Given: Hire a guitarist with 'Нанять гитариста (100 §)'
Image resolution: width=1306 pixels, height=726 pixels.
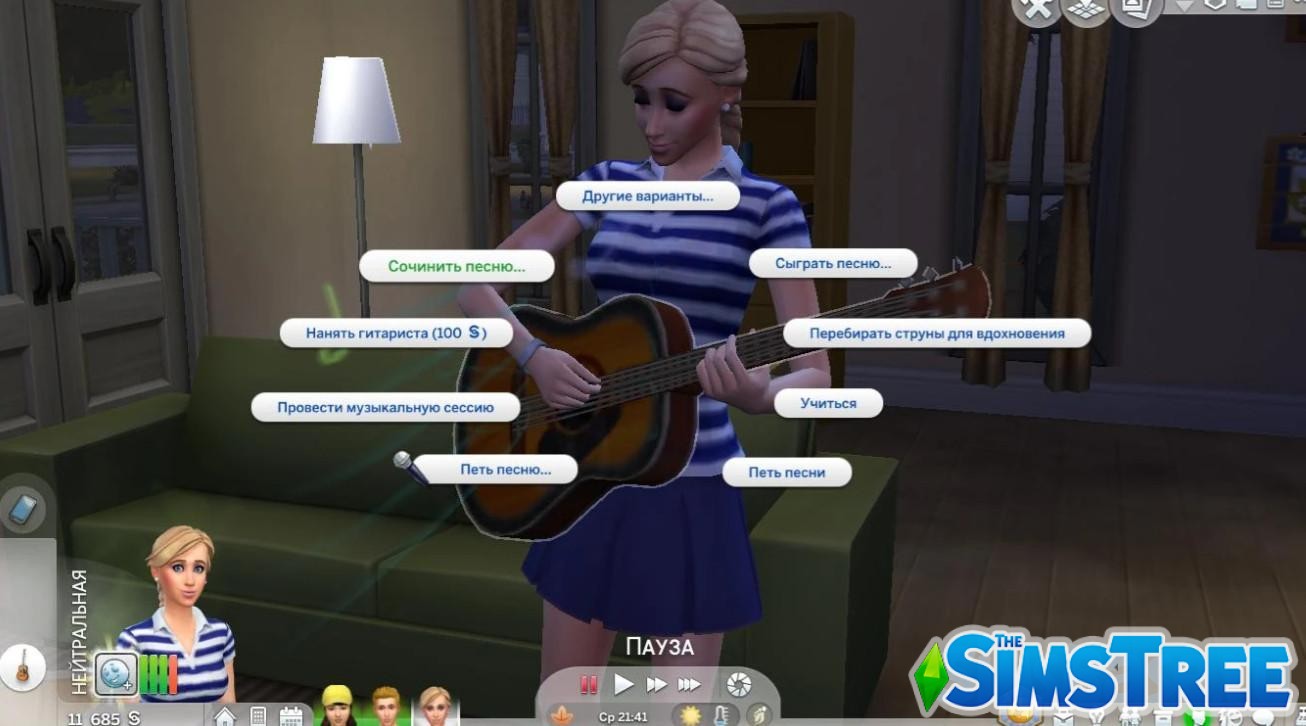Looking at the screenshot, I should 396,333.
